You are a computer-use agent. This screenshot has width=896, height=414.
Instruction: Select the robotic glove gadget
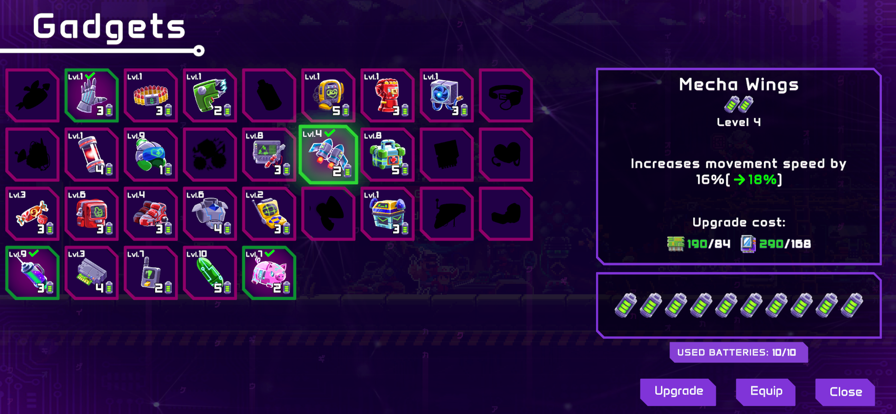[92, 96]
